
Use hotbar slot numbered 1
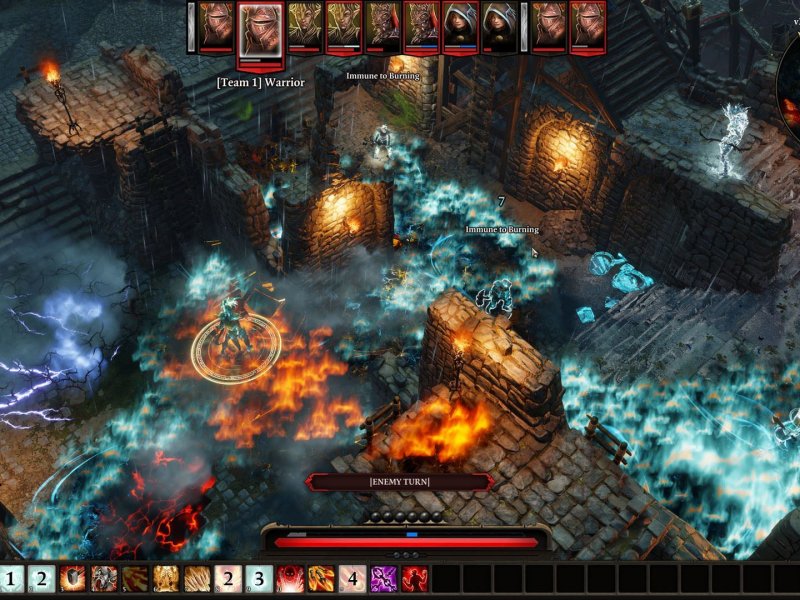(11, 579)
